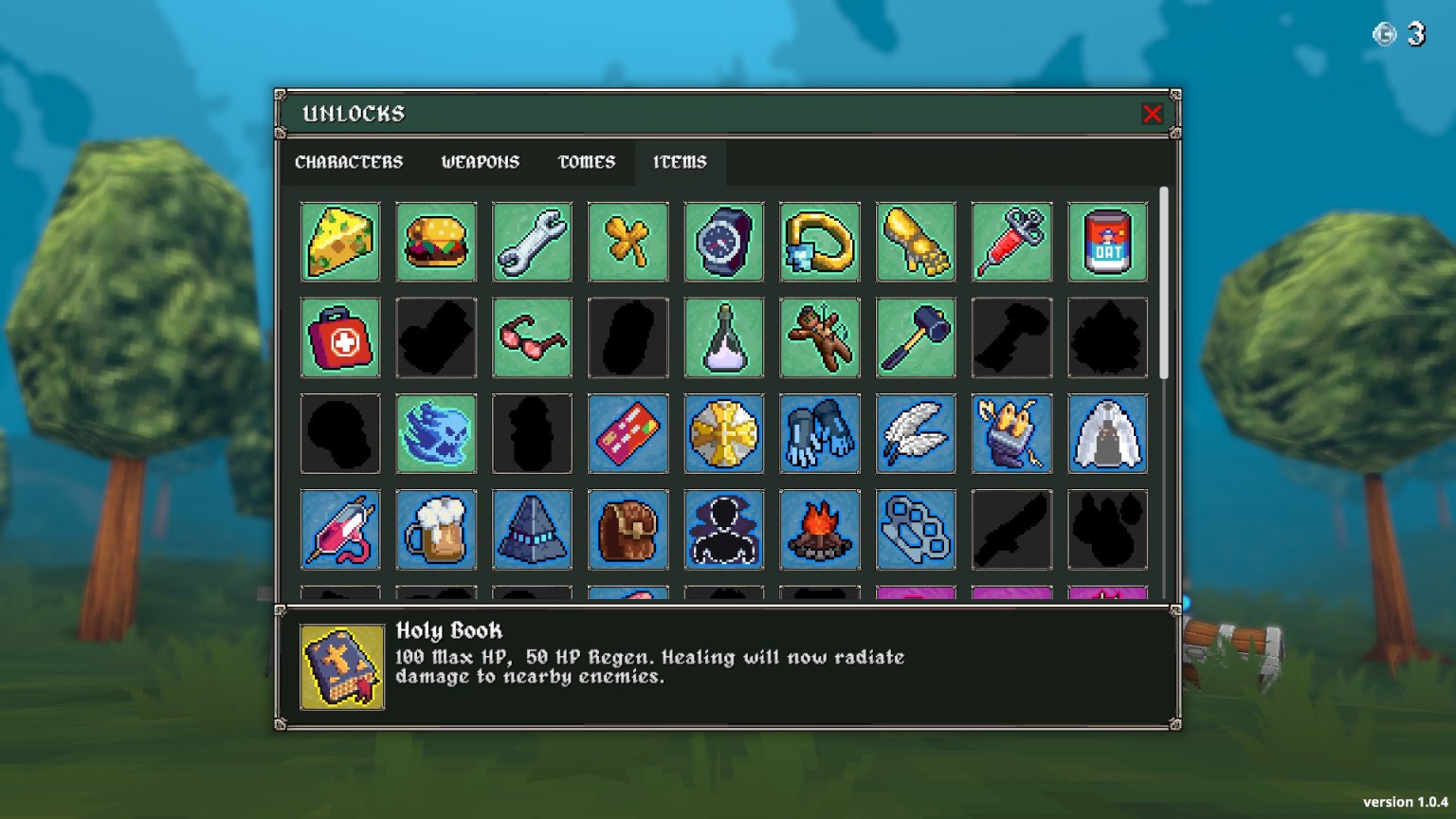Select the cheese wedge item icon
Image resolution: width=1456 pixels, height=819 pixels.
pyautogui.click(x=340, y=242)
